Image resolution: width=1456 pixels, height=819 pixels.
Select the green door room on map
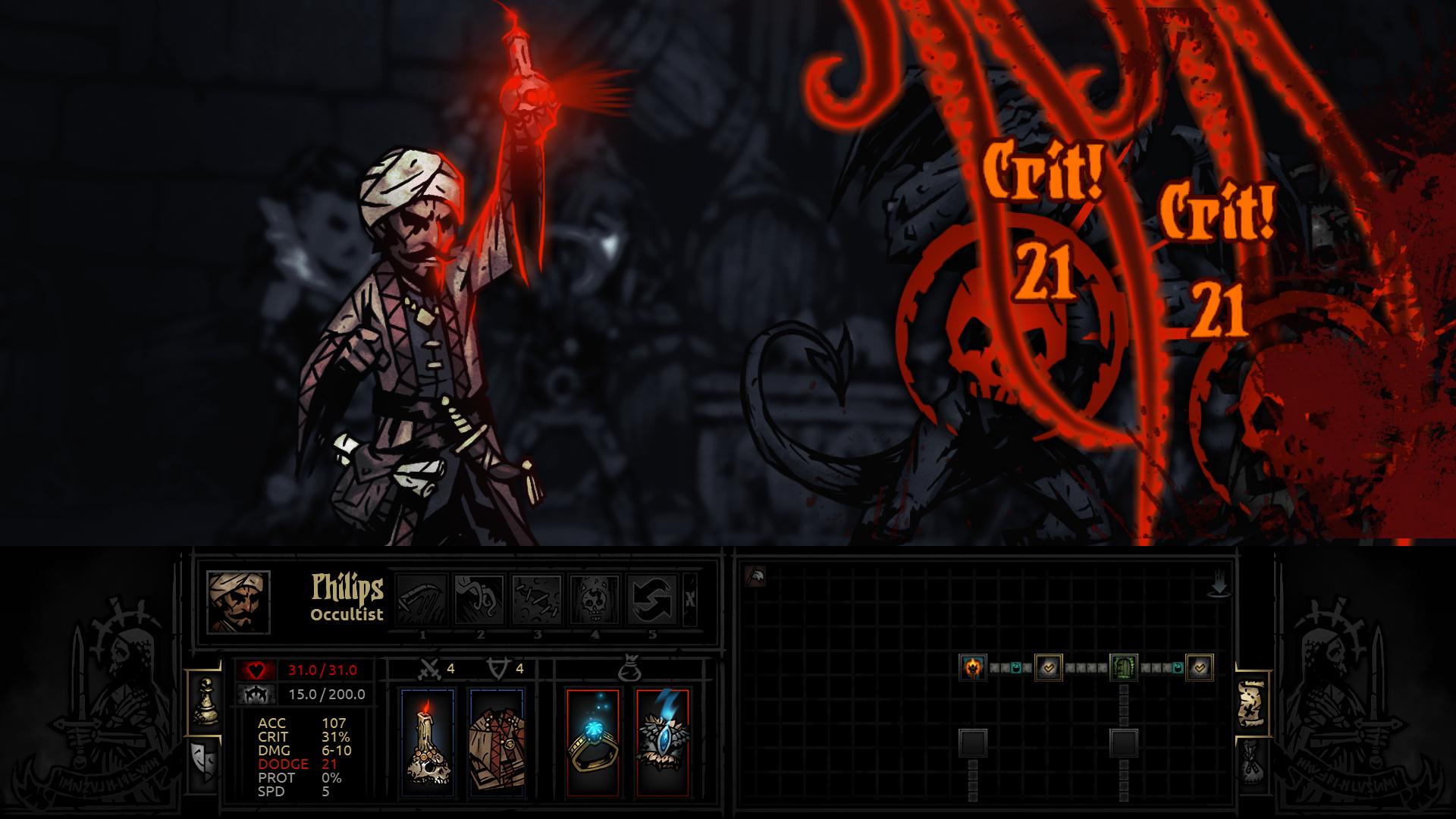1123,667
